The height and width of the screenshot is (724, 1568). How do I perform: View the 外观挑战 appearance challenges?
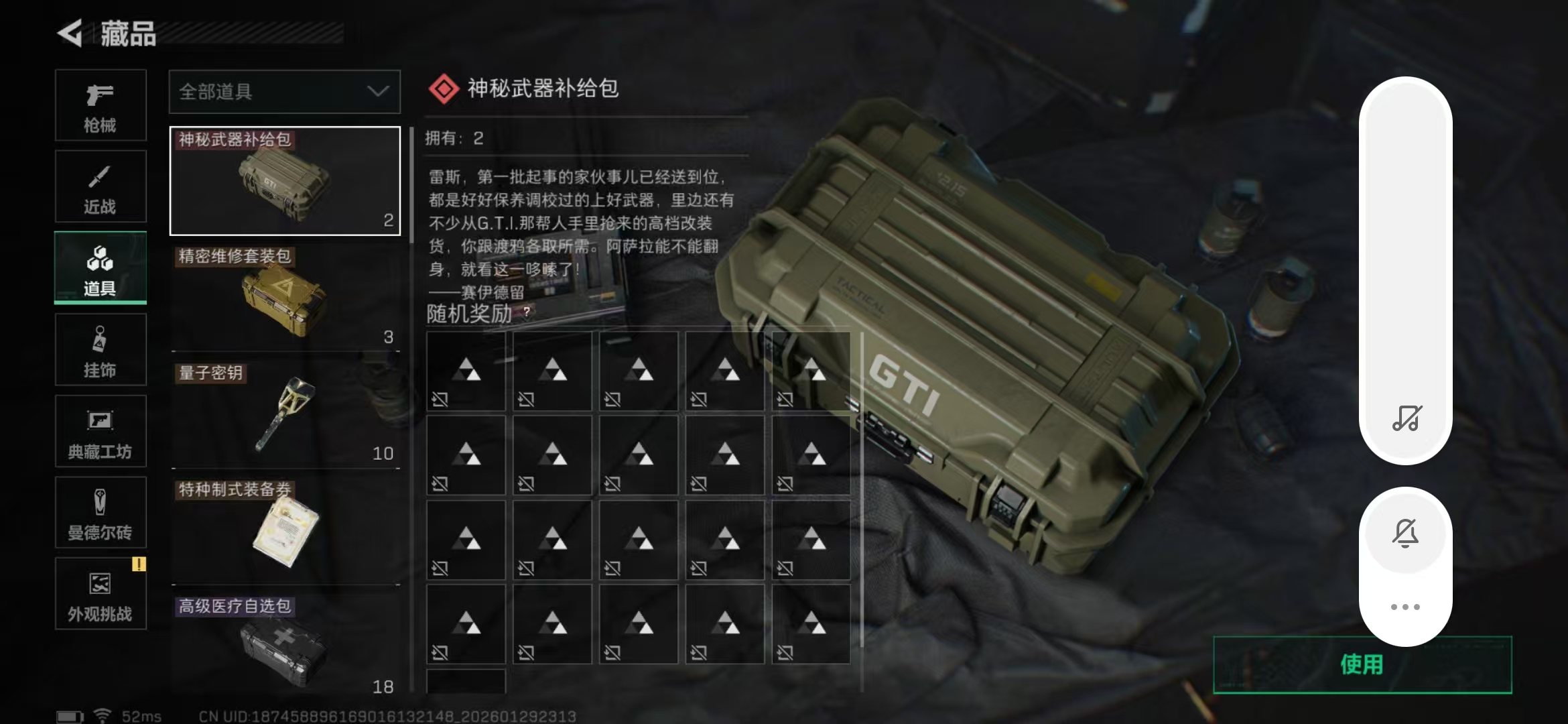click(101, 593)
